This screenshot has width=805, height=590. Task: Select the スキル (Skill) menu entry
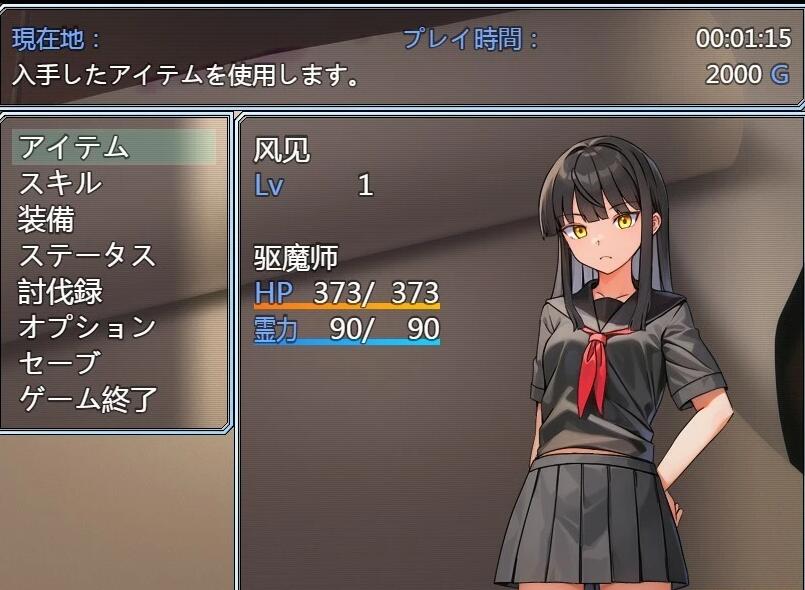pyautogui.click(x=60, y=183)
